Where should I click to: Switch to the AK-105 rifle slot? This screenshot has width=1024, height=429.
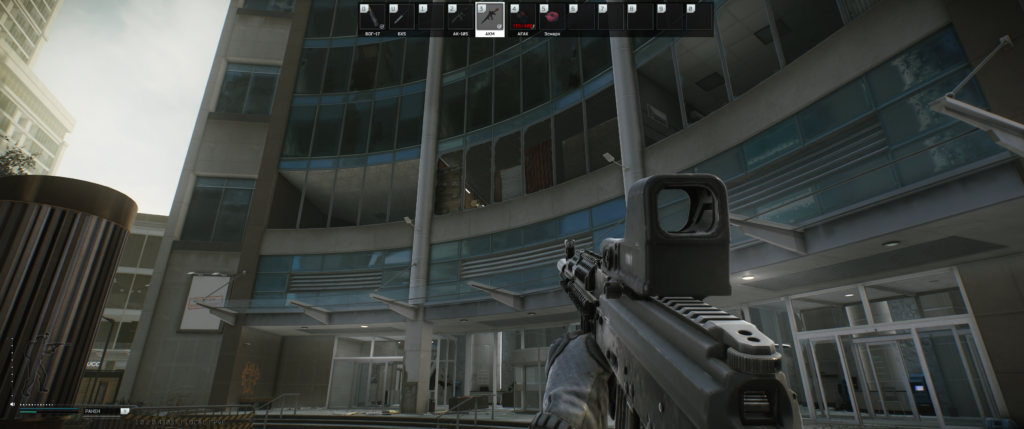(x=462, y=17)
